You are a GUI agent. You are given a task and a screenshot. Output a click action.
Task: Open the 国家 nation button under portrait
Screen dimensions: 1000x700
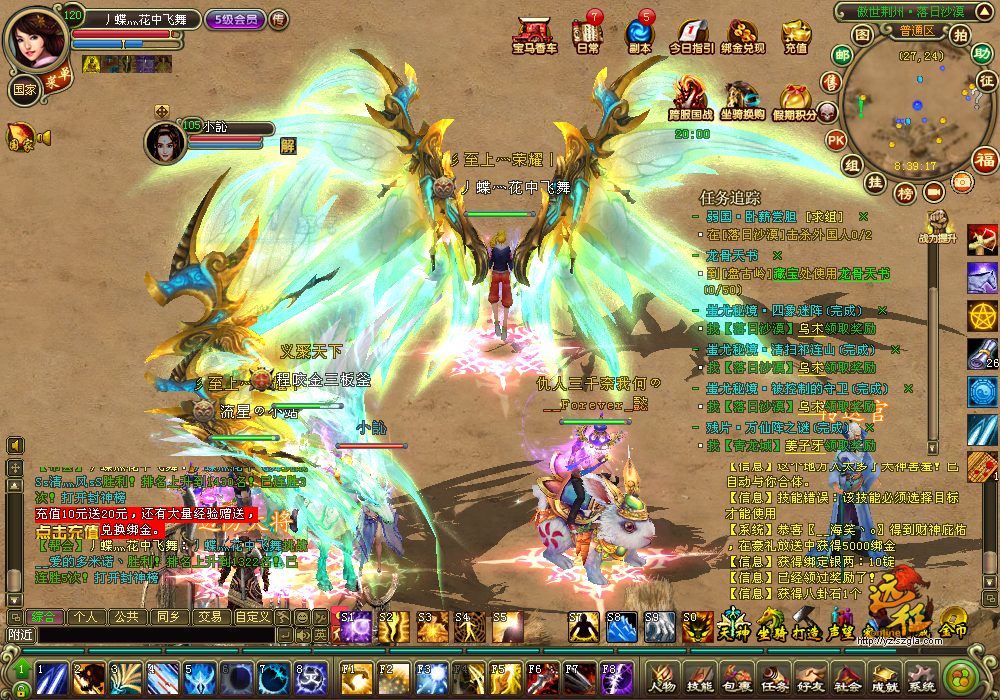pyautogui.click(x=24, y=87)
